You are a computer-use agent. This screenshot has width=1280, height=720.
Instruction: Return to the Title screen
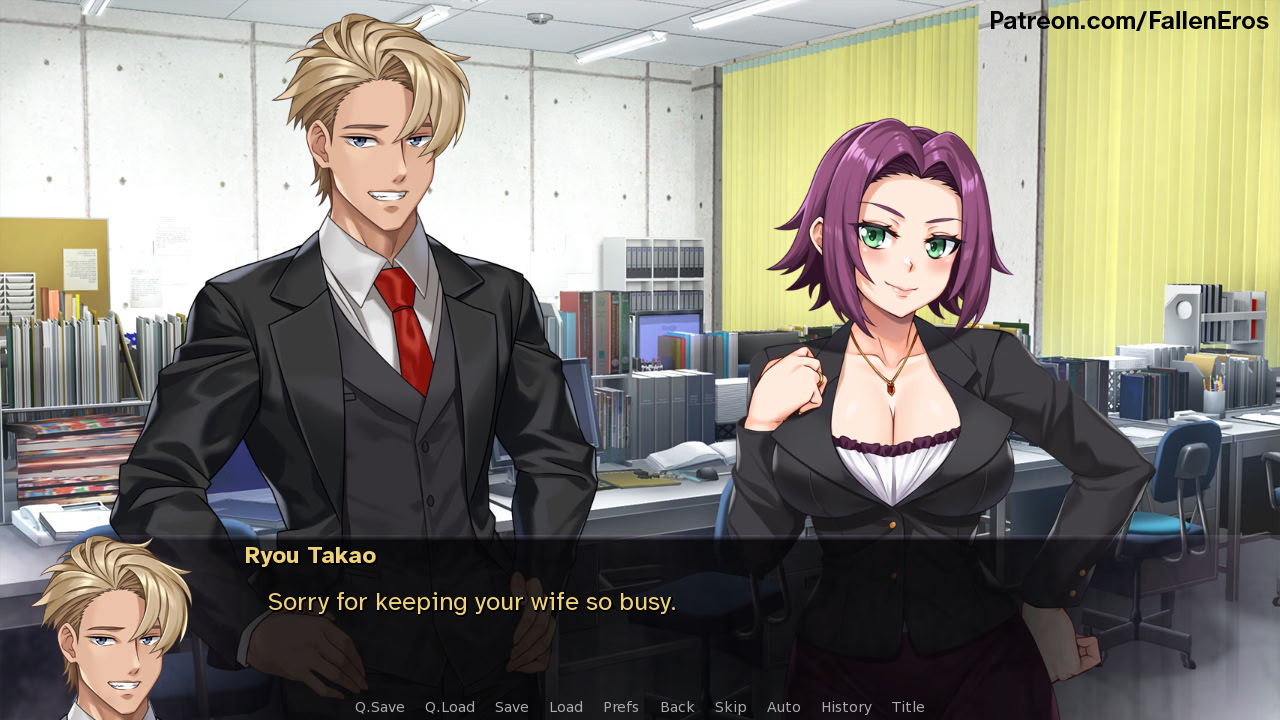[908, 706]
